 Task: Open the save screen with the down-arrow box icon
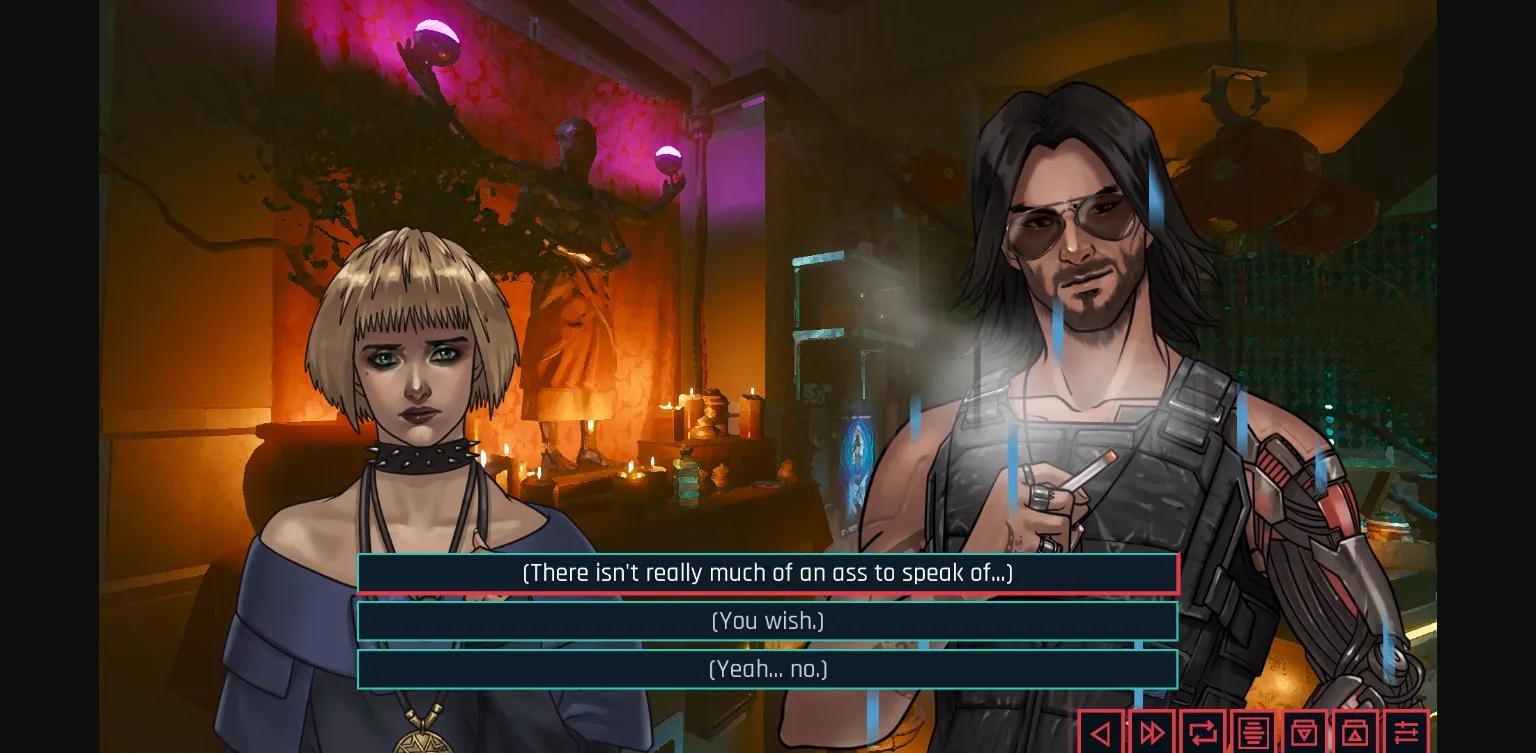coord(1305,731)
